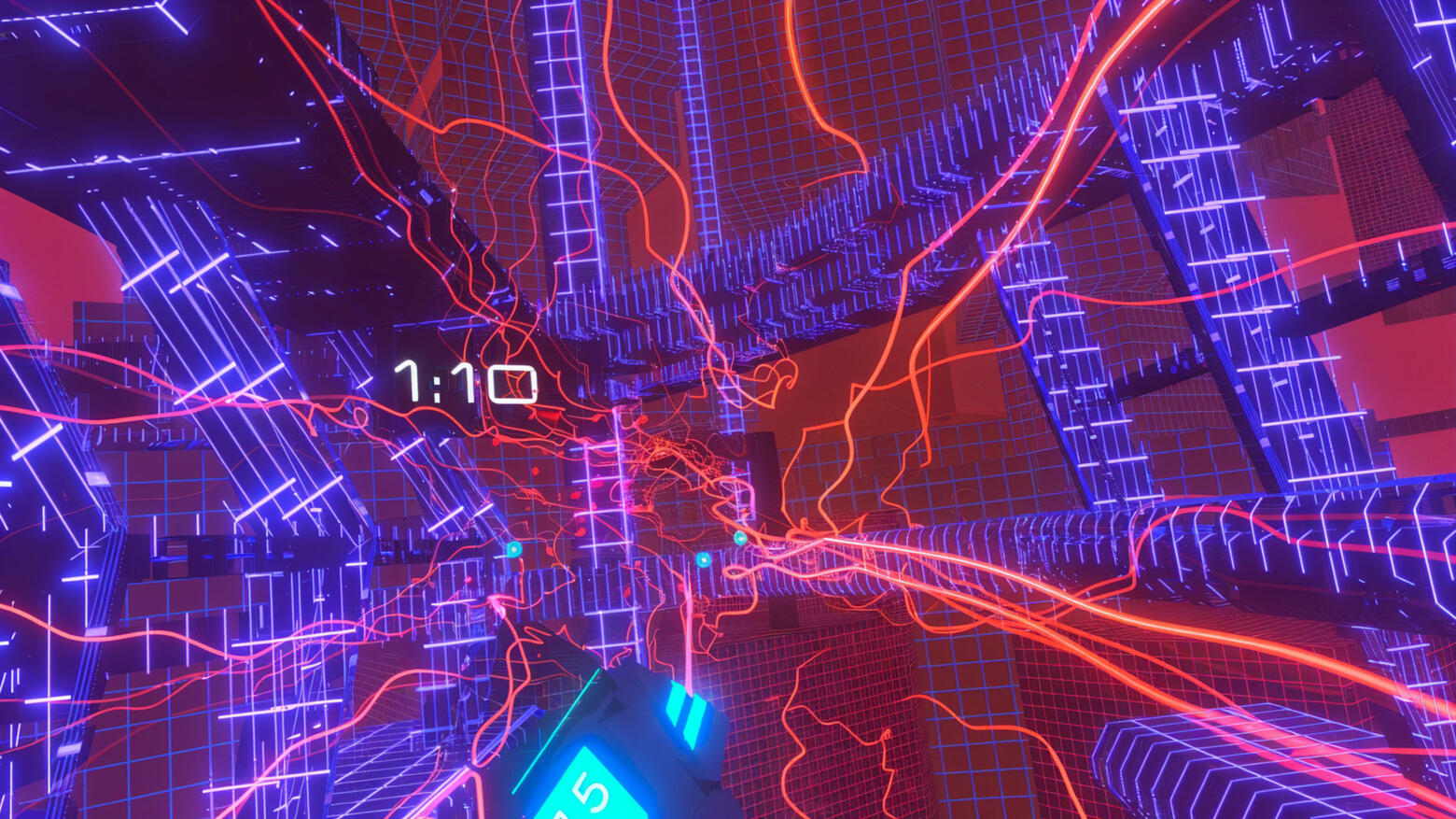Viewport: 1456px width, 819px height.
Task: Select the teal orb on the right grid
Action: pos(740,537)
